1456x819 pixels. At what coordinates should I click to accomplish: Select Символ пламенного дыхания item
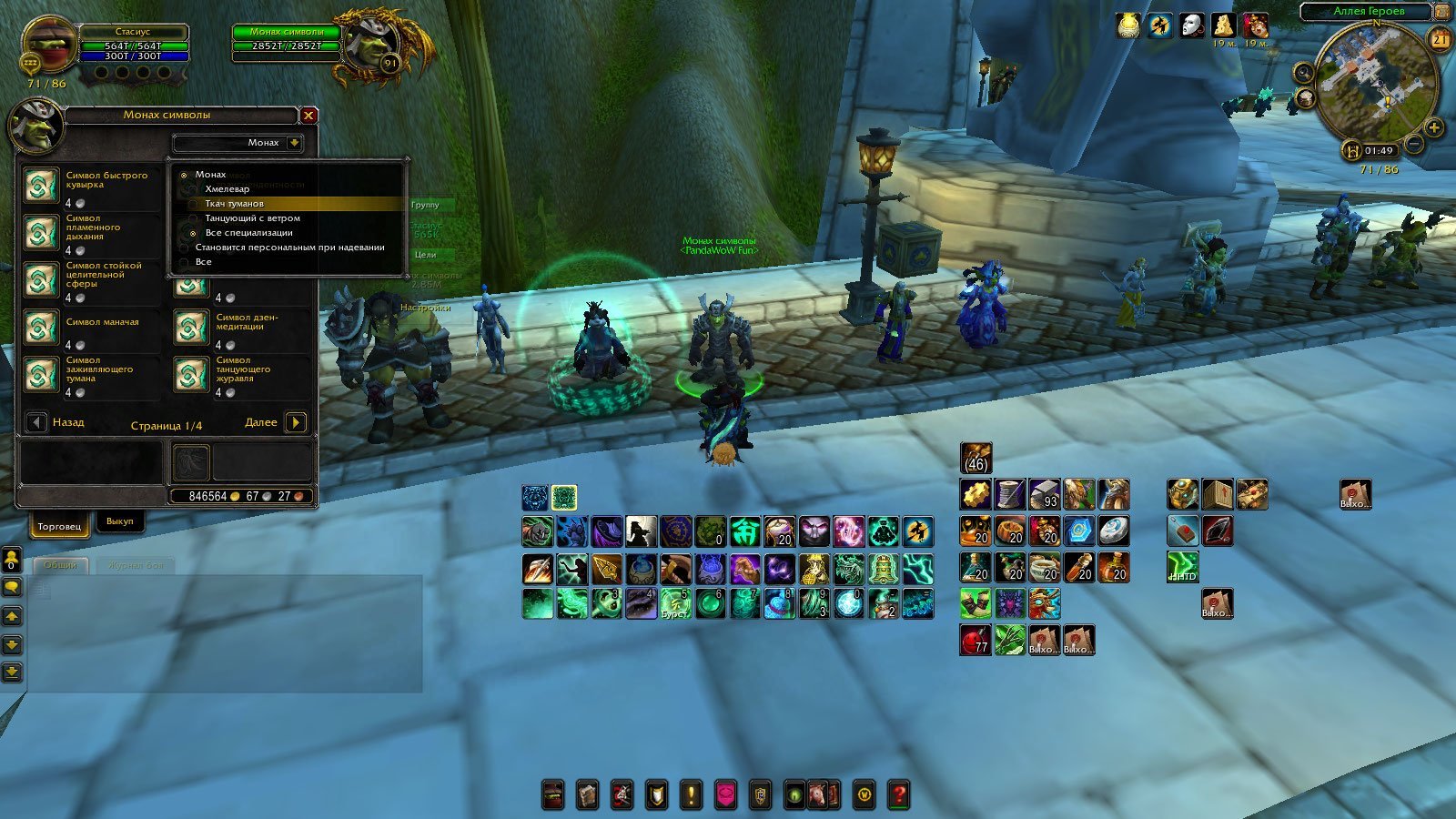coord(41,234)
